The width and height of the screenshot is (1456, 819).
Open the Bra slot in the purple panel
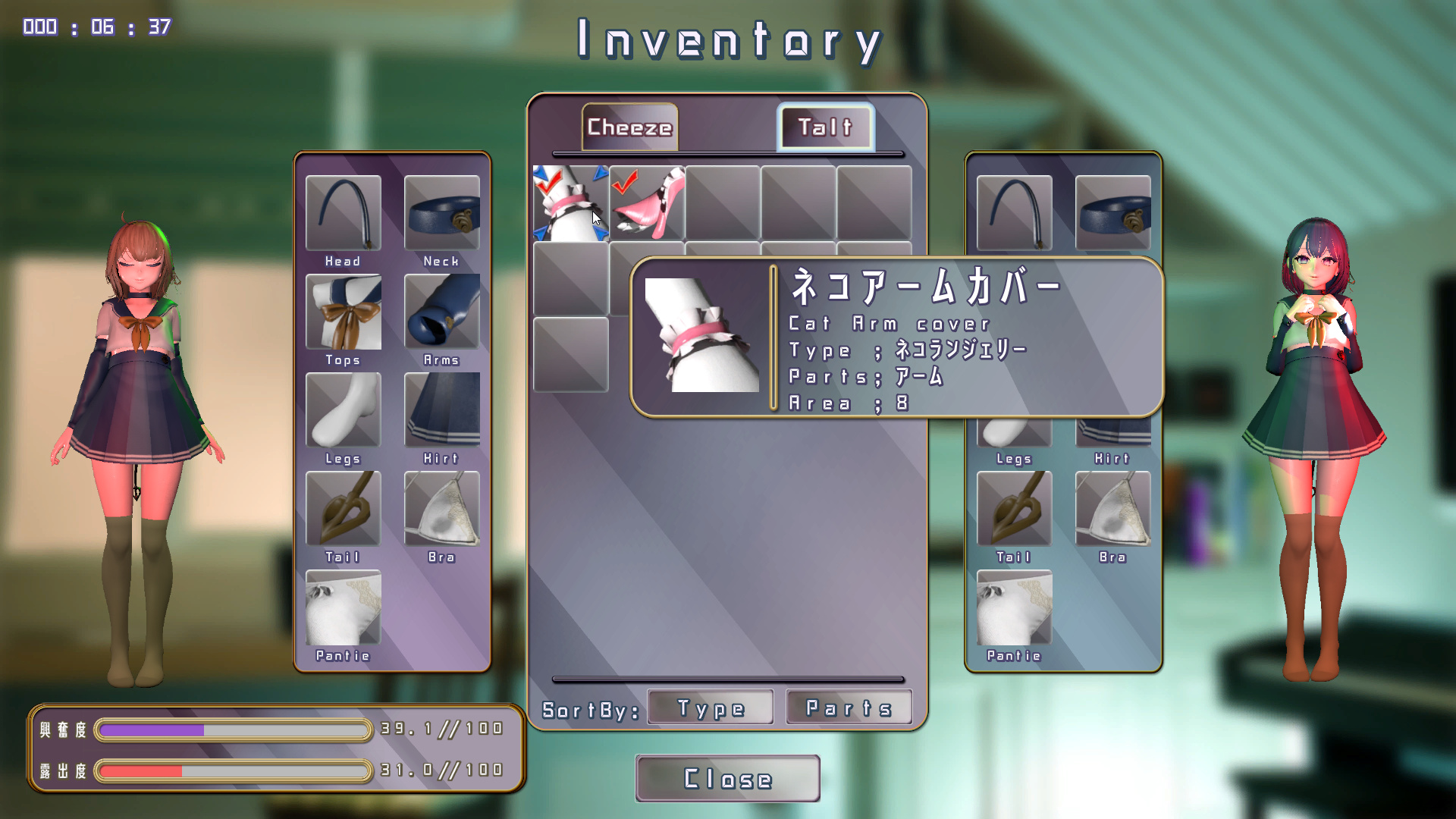[x=441, y=509]
